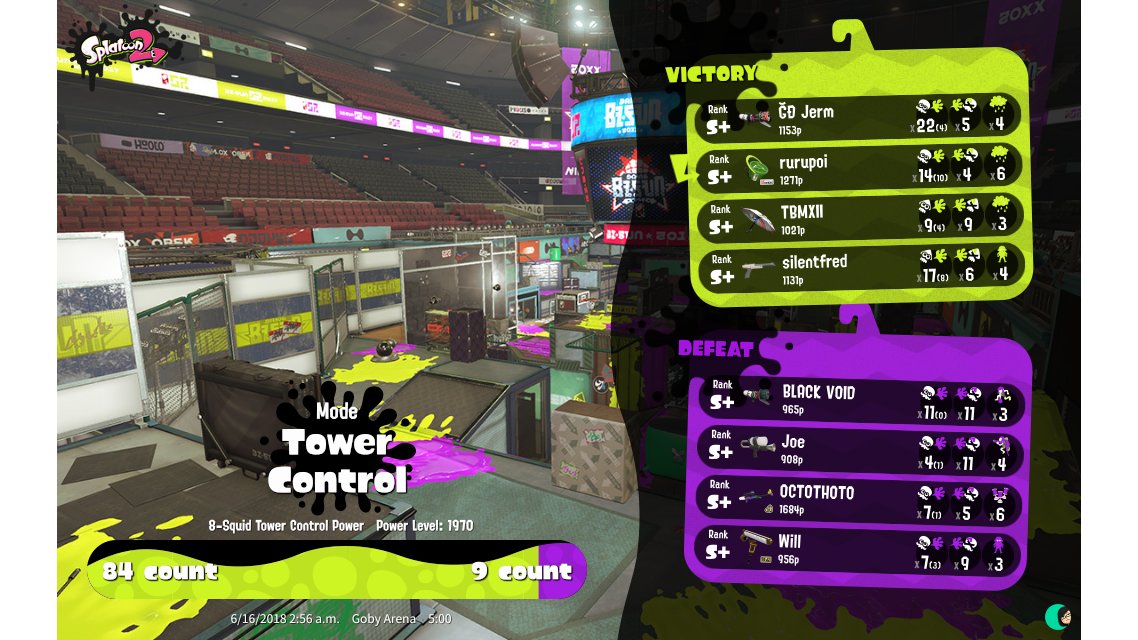Screen dimensions: 1138x640
Task: Choose the TBMXII player entry
Action: pyautogui.click(x=858, y=219)
